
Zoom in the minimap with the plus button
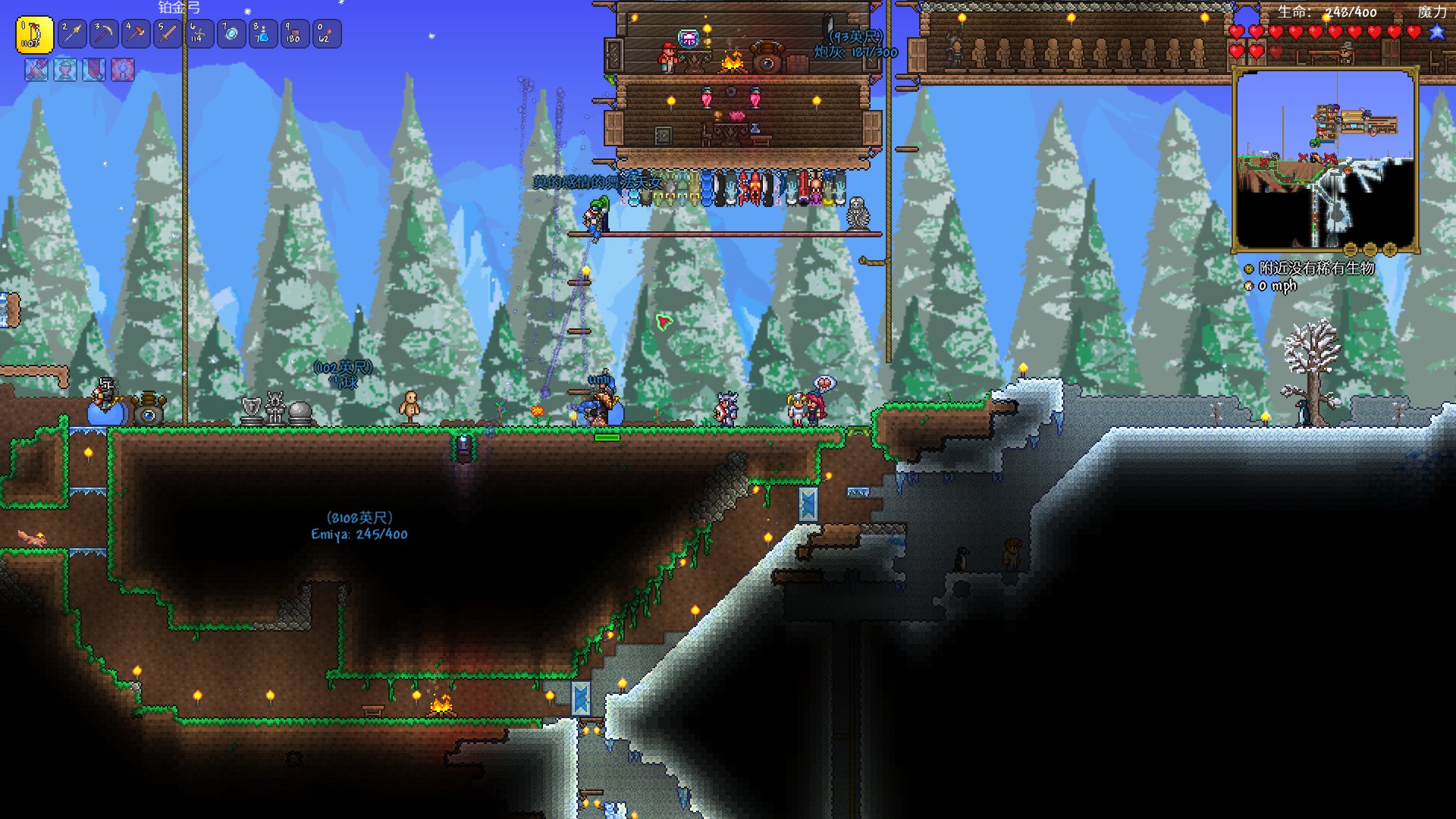click(1390, 249)
